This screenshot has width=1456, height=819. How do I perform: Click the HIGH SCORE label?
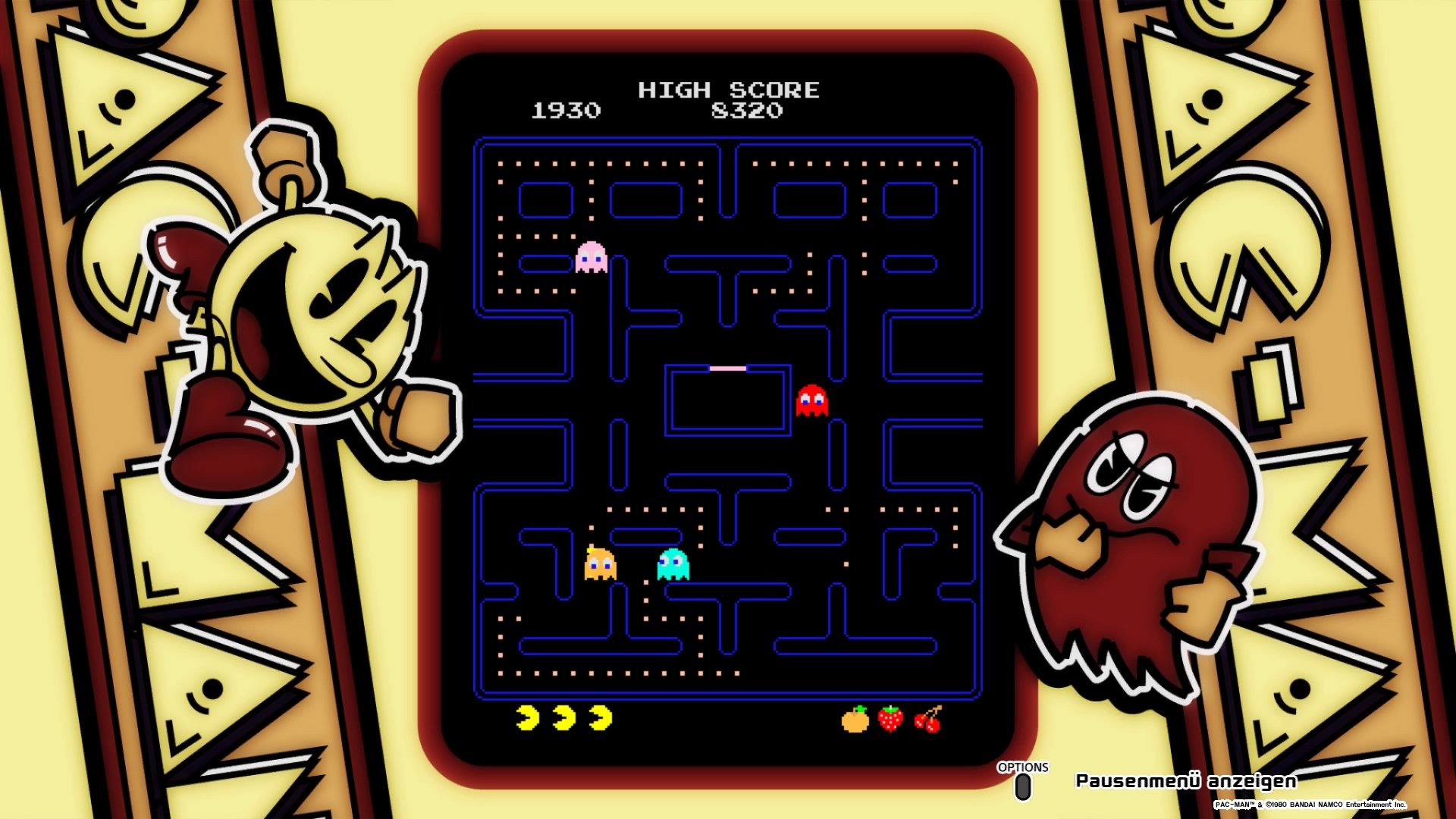click(x=729, y=90)
